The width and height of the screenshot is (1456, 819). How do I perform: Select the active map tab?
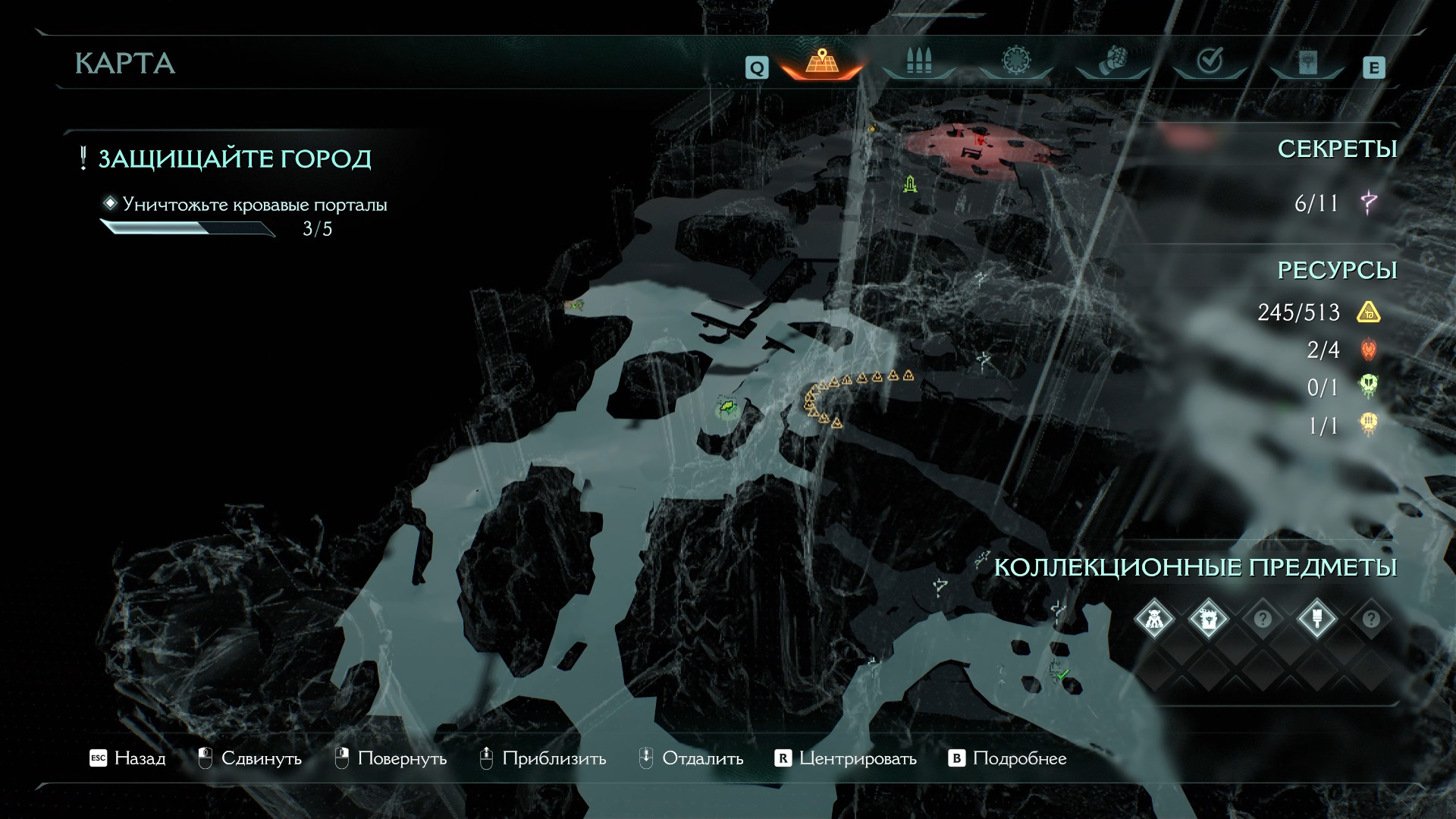click(822, 61)
